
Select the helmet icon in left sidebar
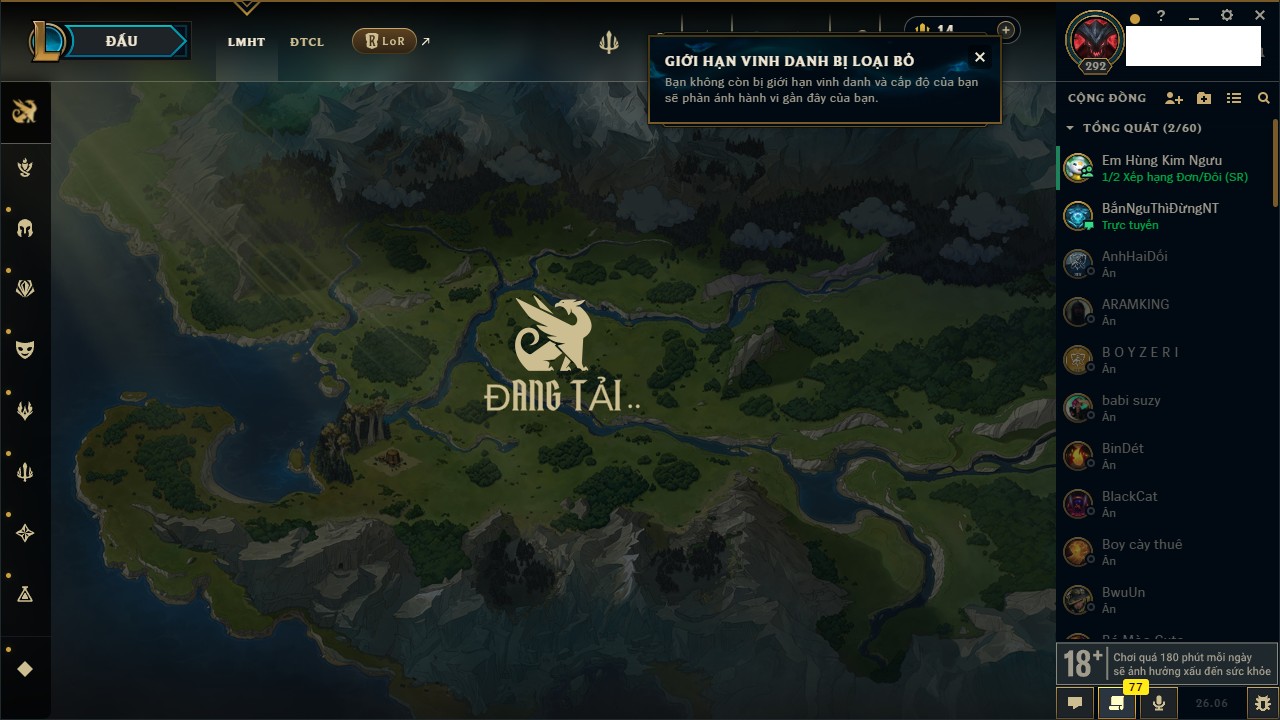click(x=26, y=228)
